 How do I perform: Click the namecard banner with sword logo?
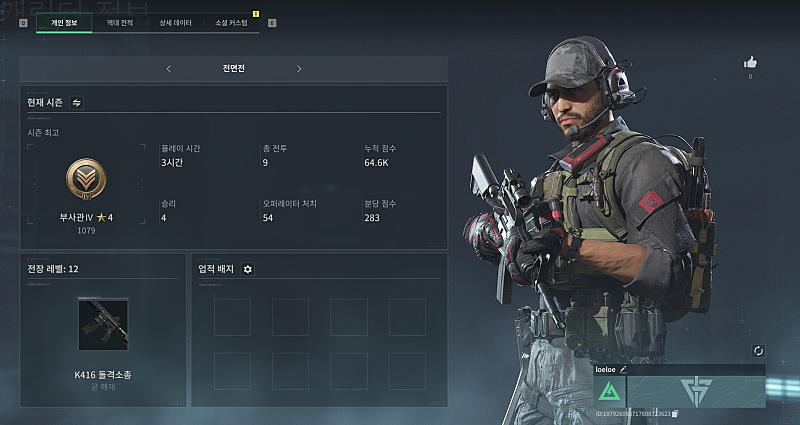coord(696,390)
